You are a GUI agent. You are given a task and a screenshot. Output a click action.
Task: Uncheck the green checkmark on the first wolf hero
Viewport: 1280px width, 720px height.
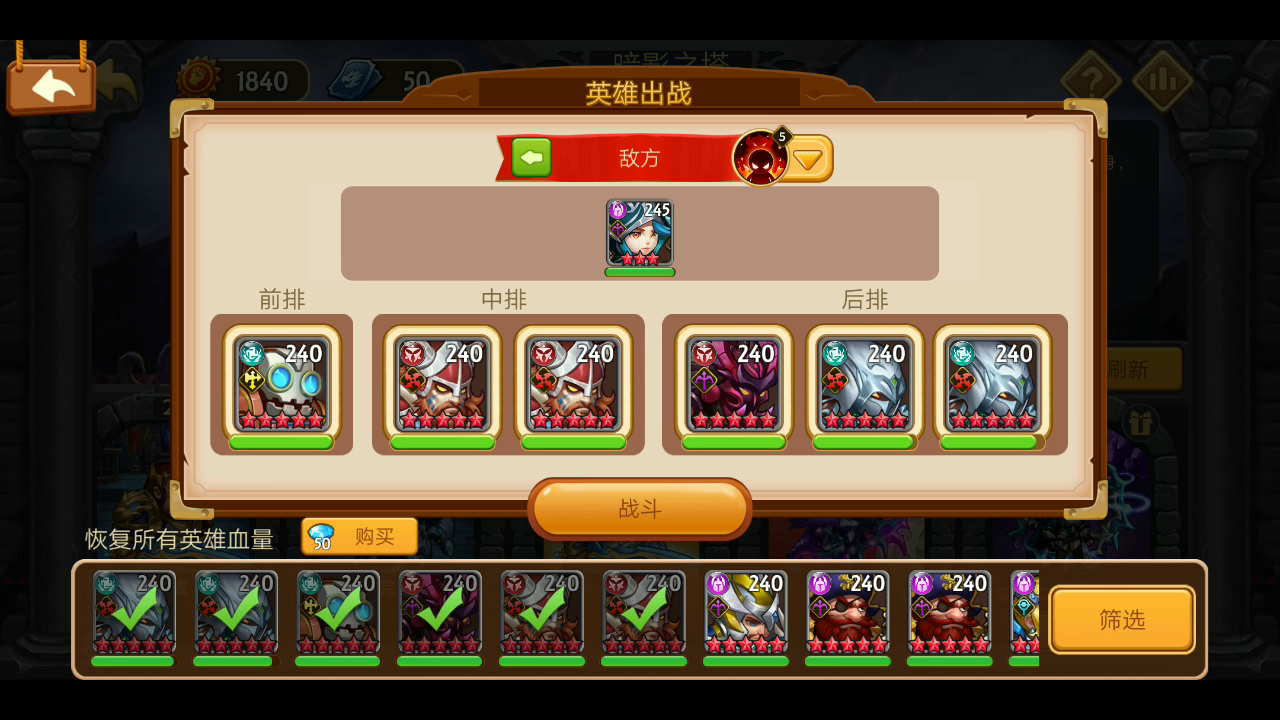pos(133,613)
